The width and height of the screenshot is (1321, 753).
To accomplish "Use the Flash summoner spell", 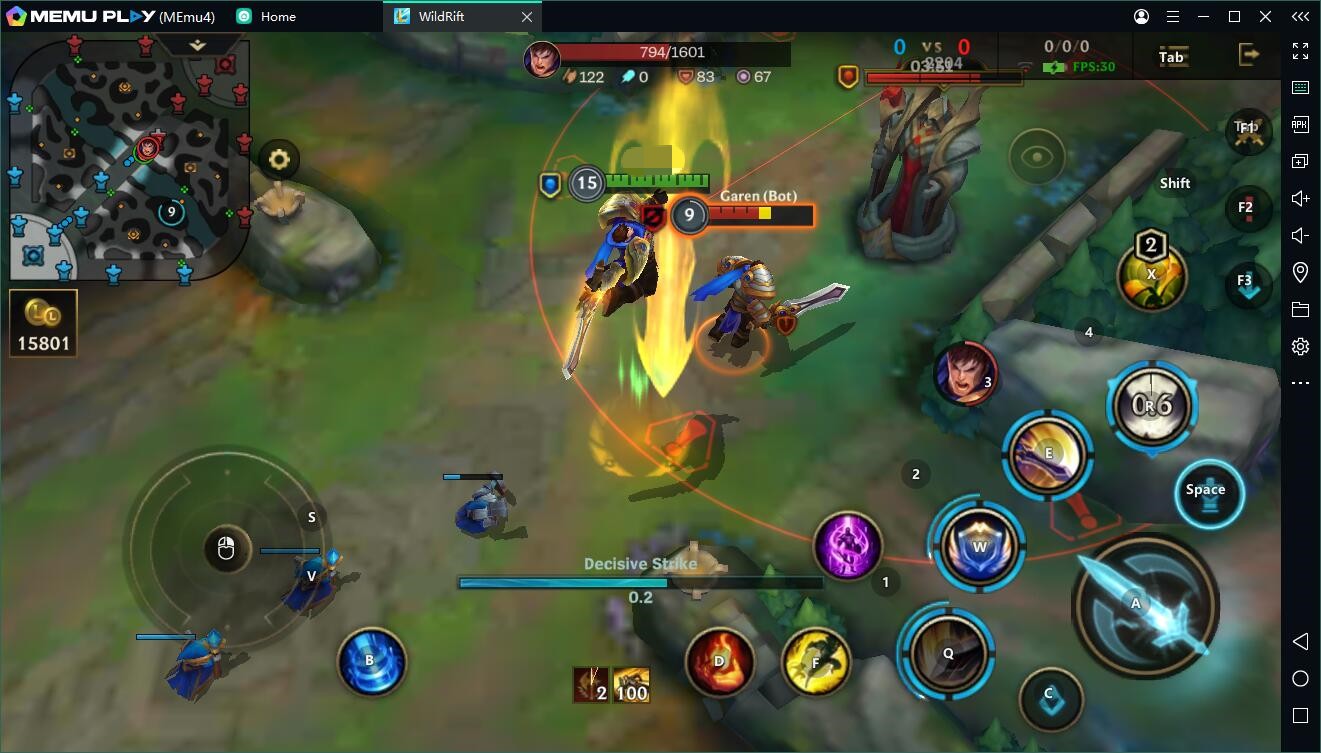I will click(x=815, y=661).
